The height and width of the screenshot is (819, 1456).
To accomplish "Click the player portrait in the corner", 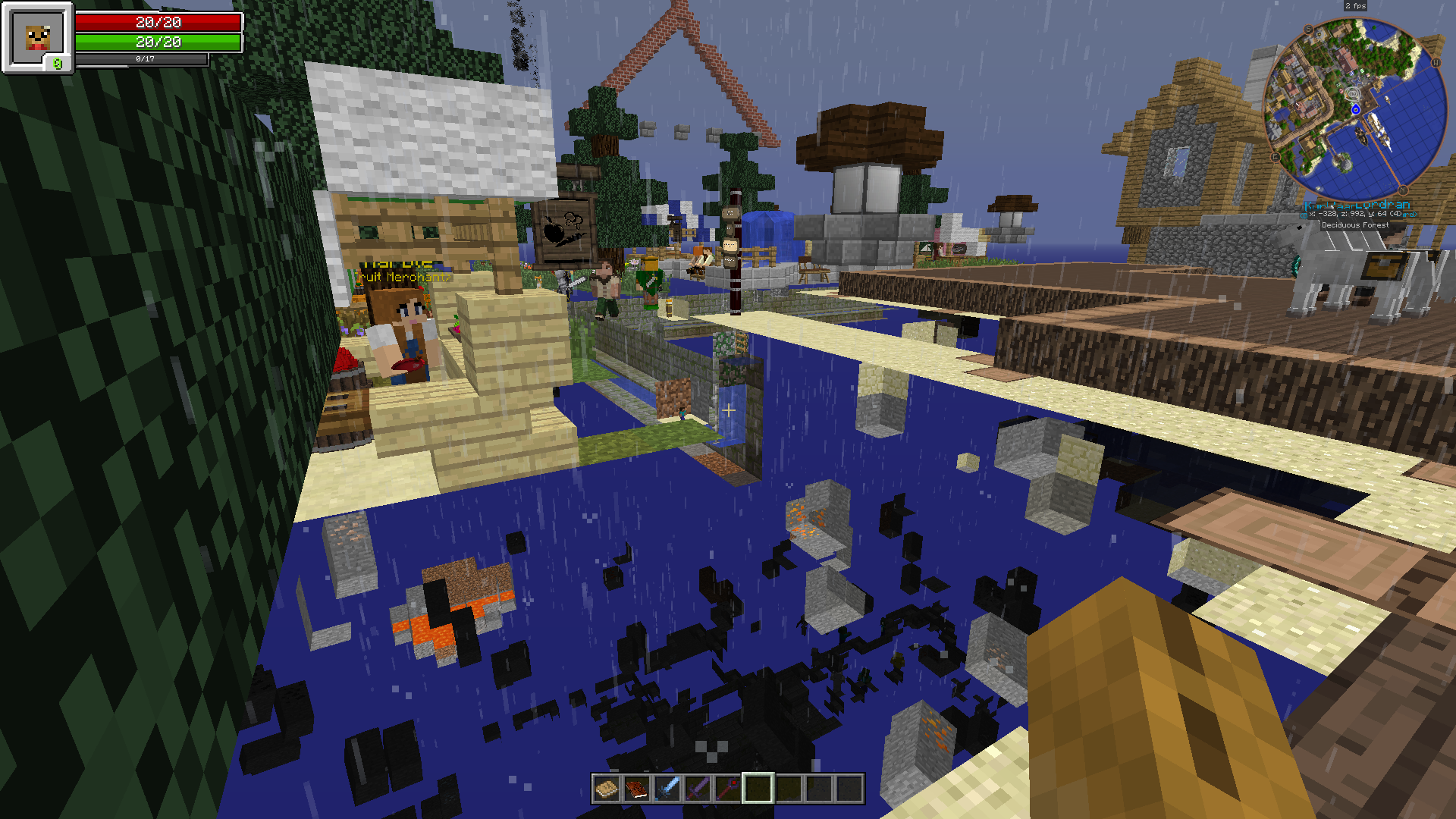I will [x=37, y=36].
